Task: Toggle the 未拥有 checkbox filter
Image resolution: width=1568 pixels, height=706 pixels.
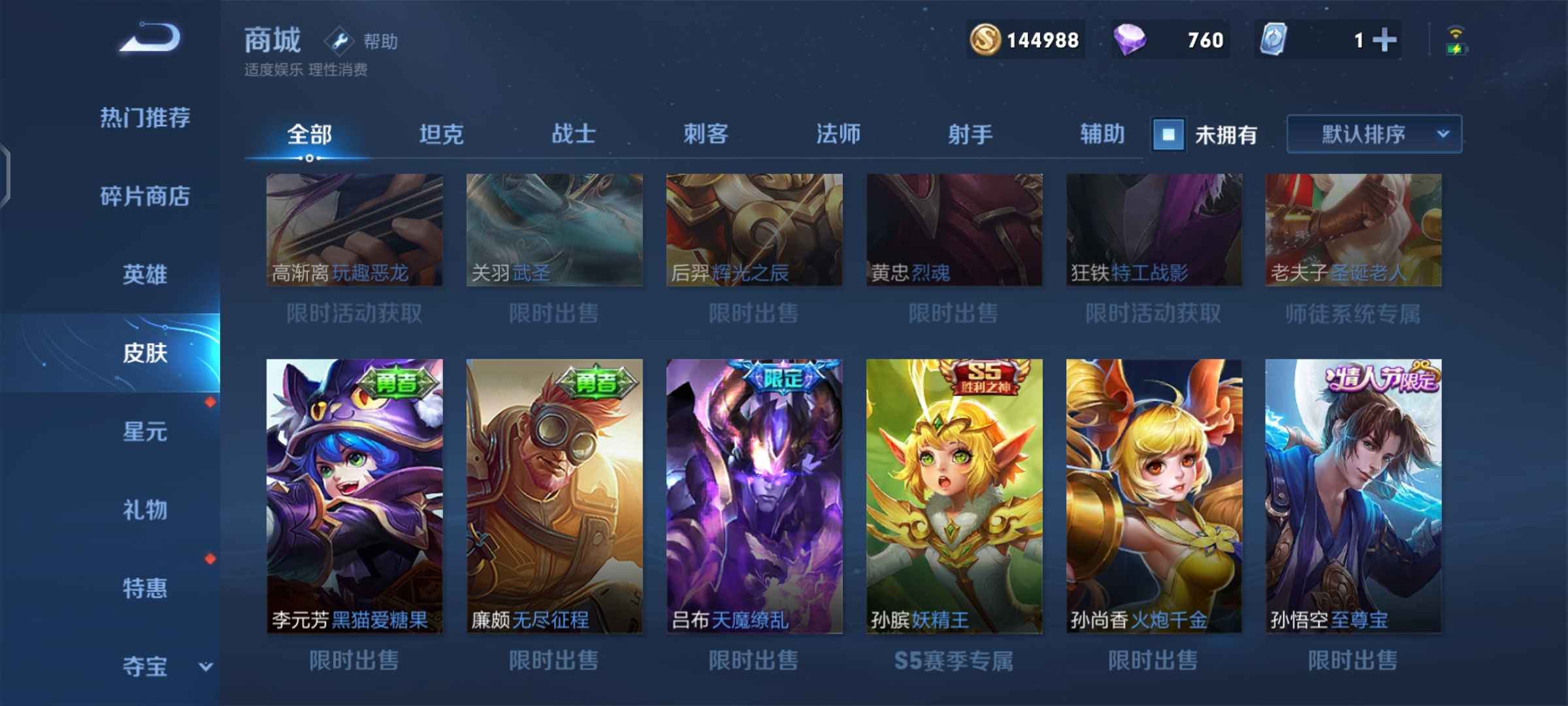Action: tap(1169, 135)
